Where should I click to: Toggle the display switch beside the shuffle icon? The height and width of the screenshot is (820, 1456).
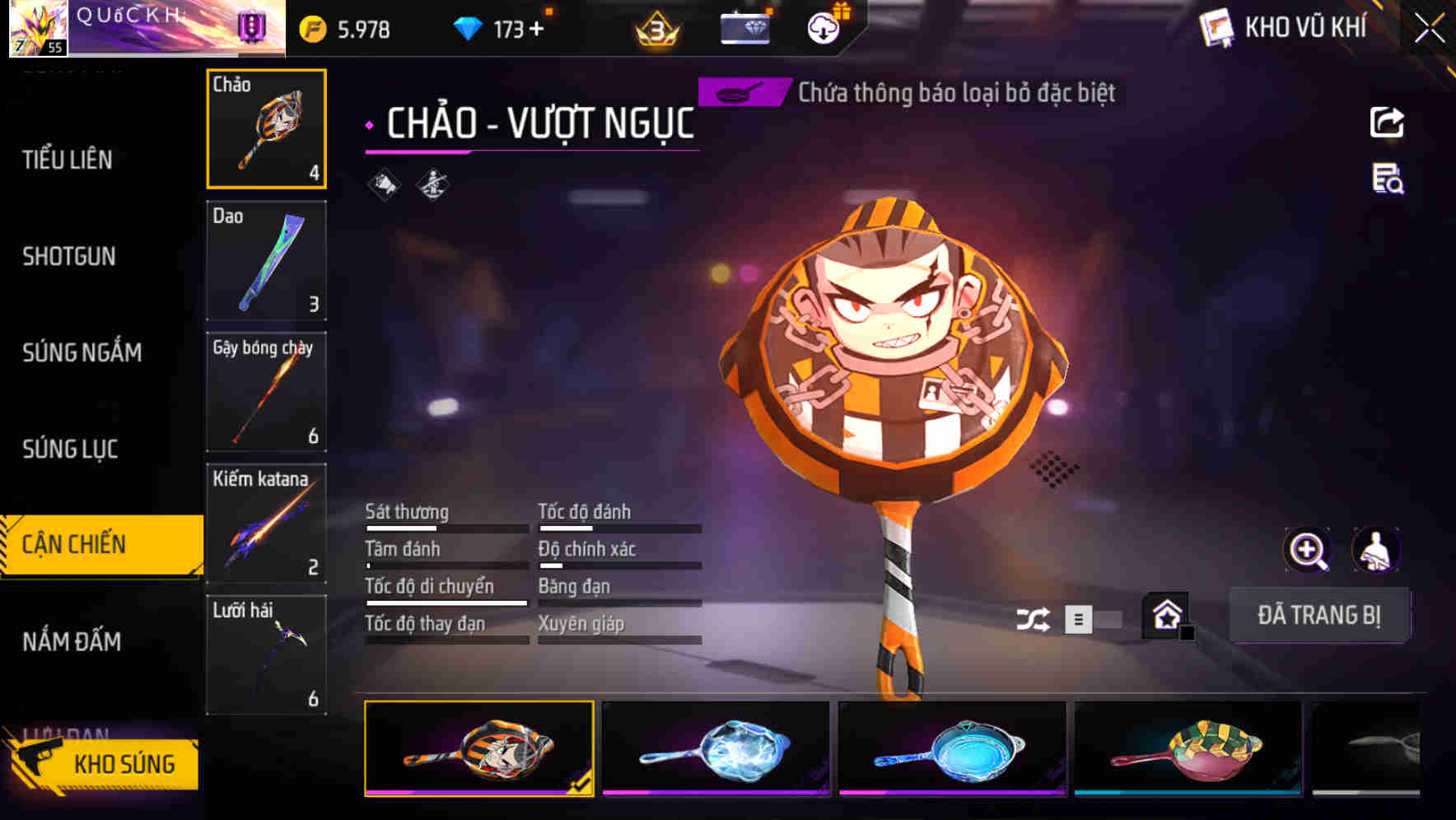(1095, 617)
